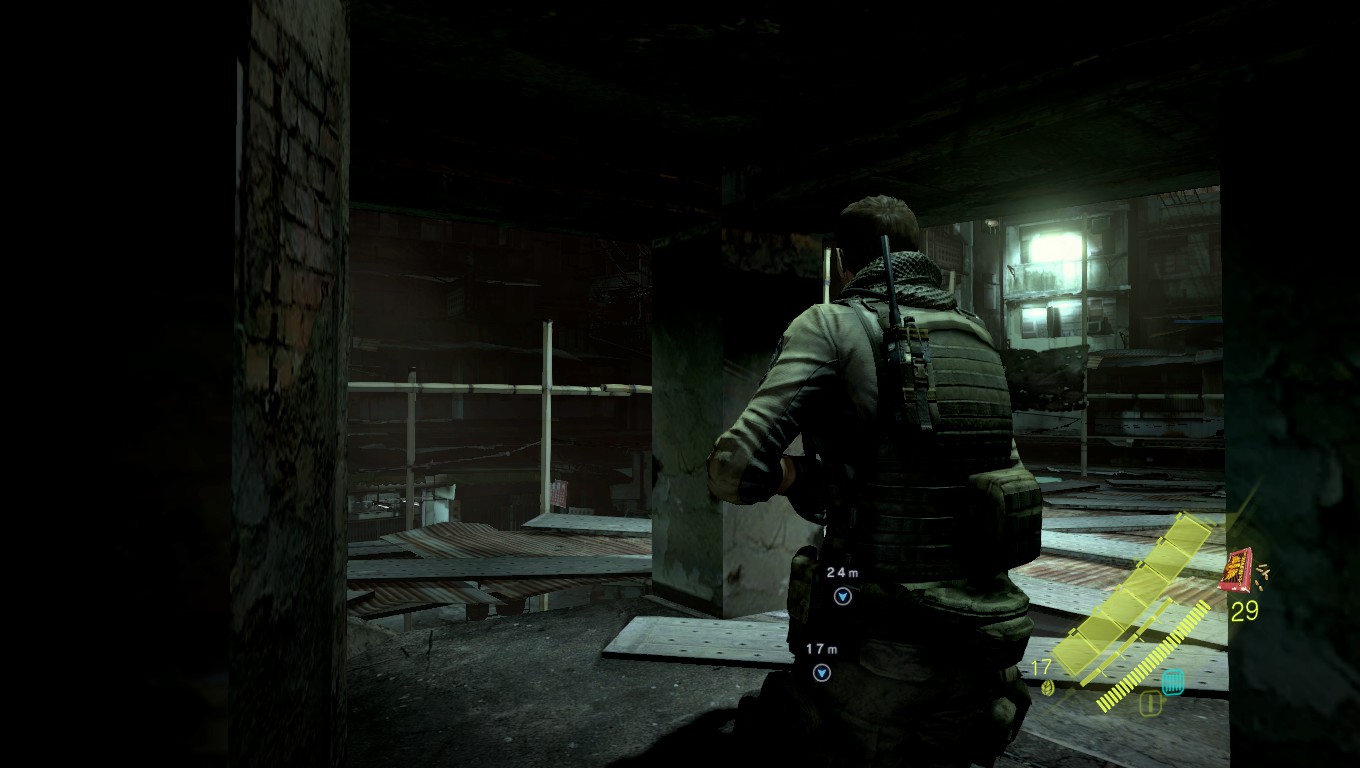Select the red ammo box item icon
1360x768 pixels.
pyautogui.click(x=1239, y=569)
